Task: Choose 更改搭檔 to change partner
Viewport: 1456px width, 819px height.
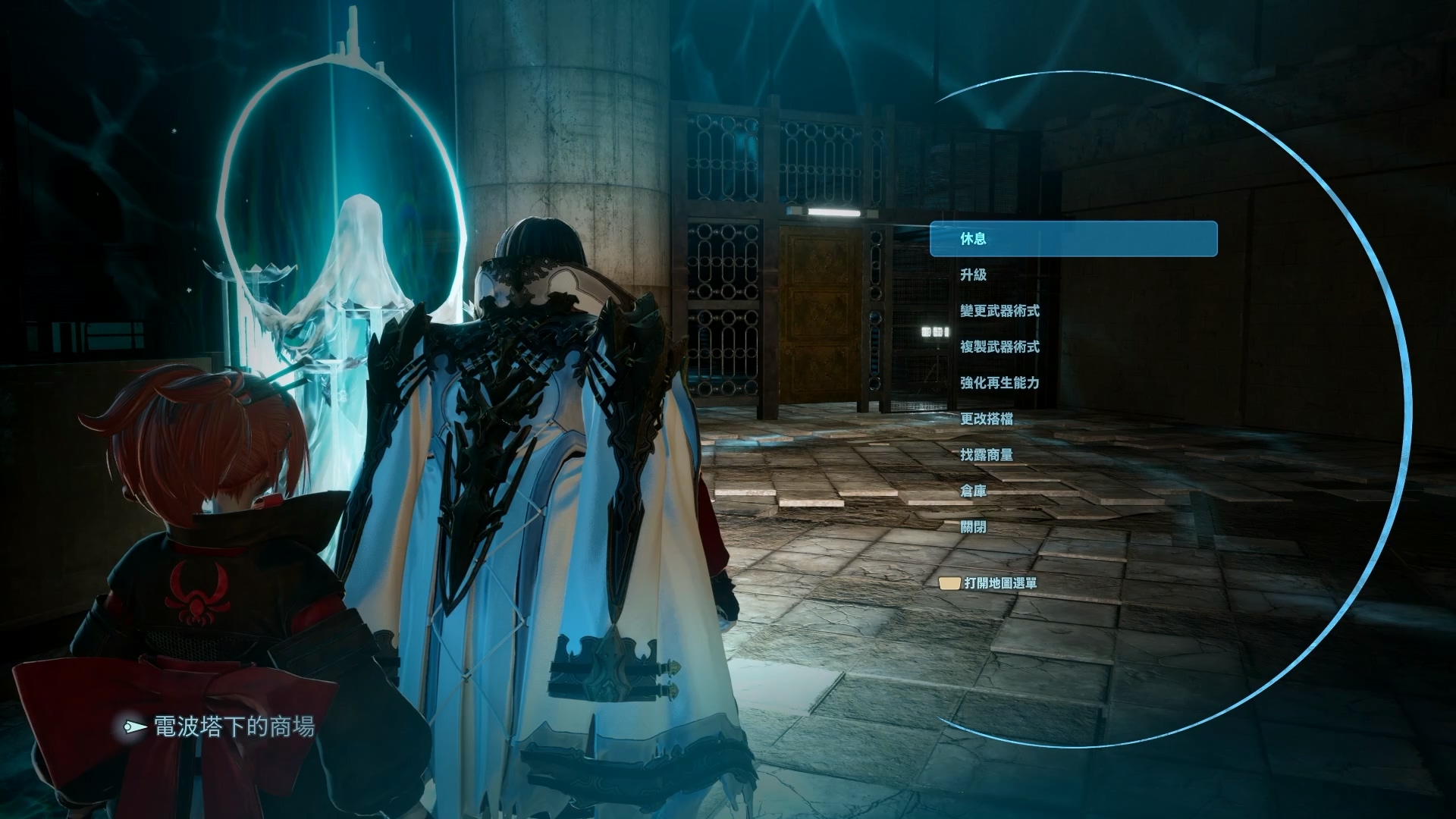Action: point(987,419)
